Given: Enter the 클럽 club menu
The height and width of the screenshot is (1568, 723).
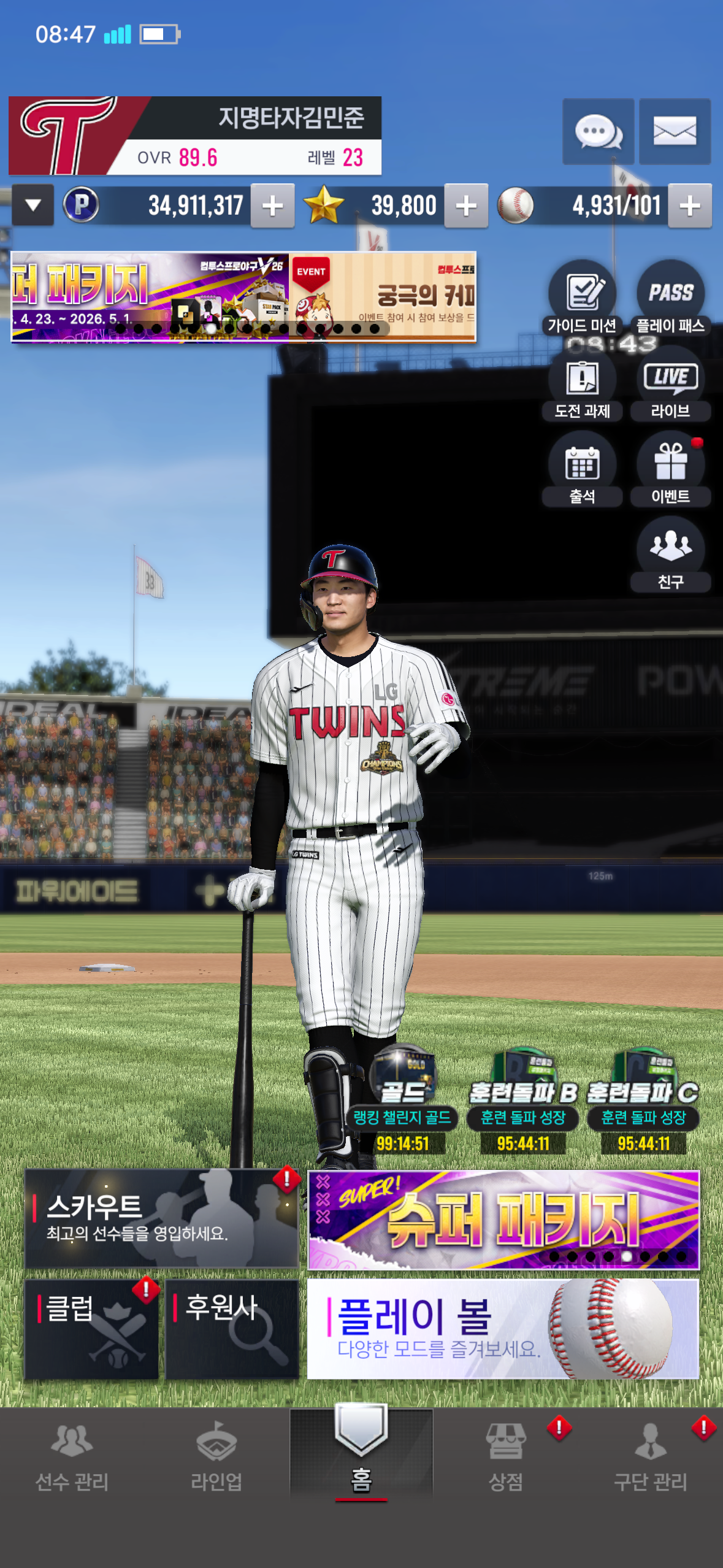Looking at the screenshot, I should pos(91,1329).
